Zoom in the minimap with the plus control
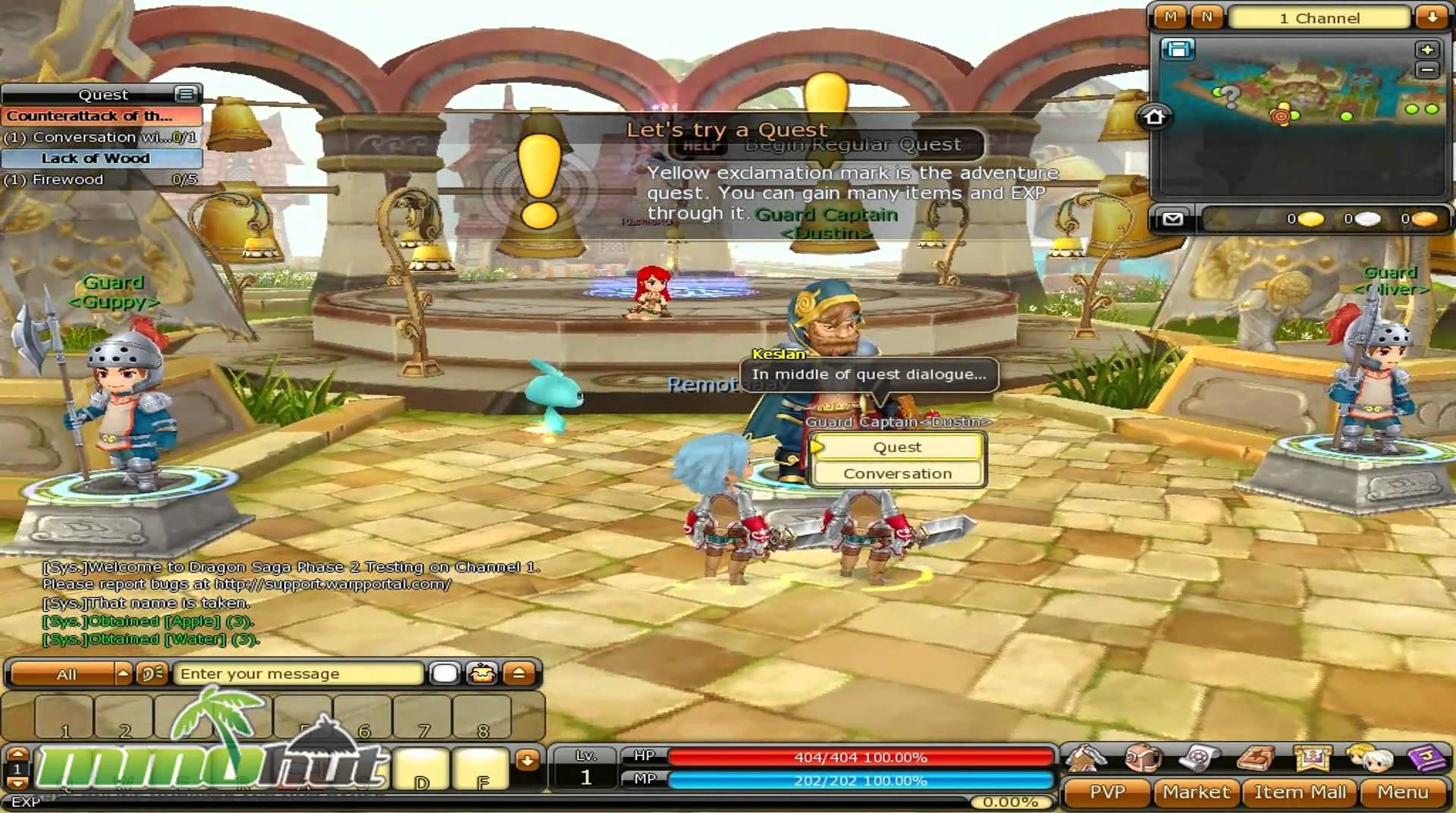The width and height of the screenshot is (1456, 813). [x=1426, y=51]
